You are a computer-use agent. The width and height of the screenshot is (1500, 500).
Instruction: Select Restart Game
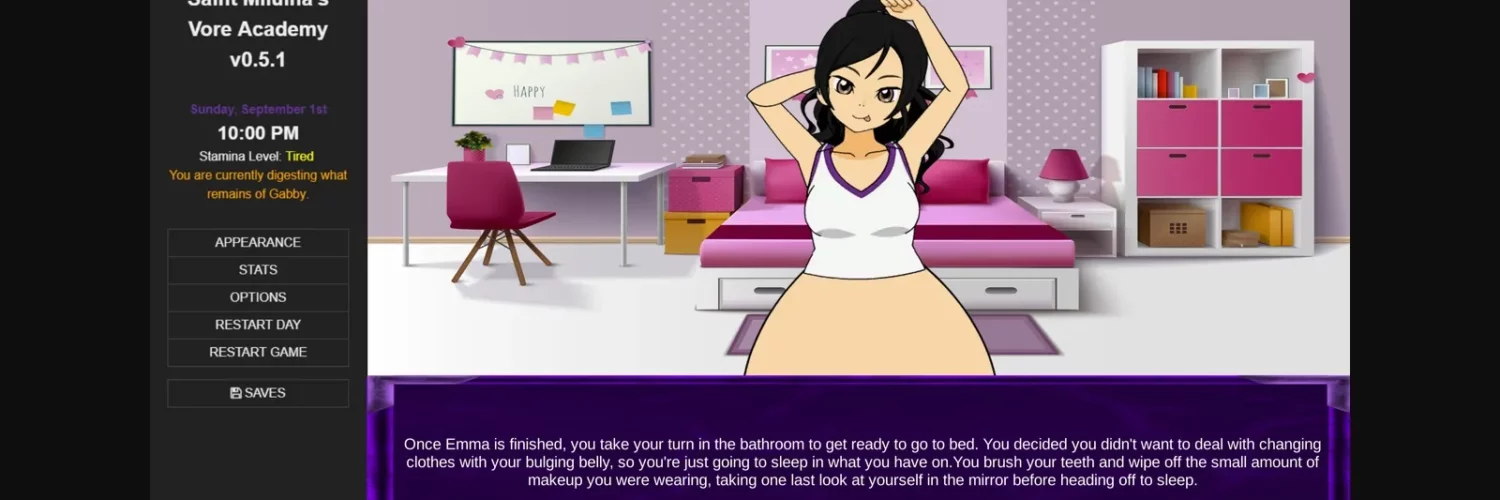coord(258,352)
